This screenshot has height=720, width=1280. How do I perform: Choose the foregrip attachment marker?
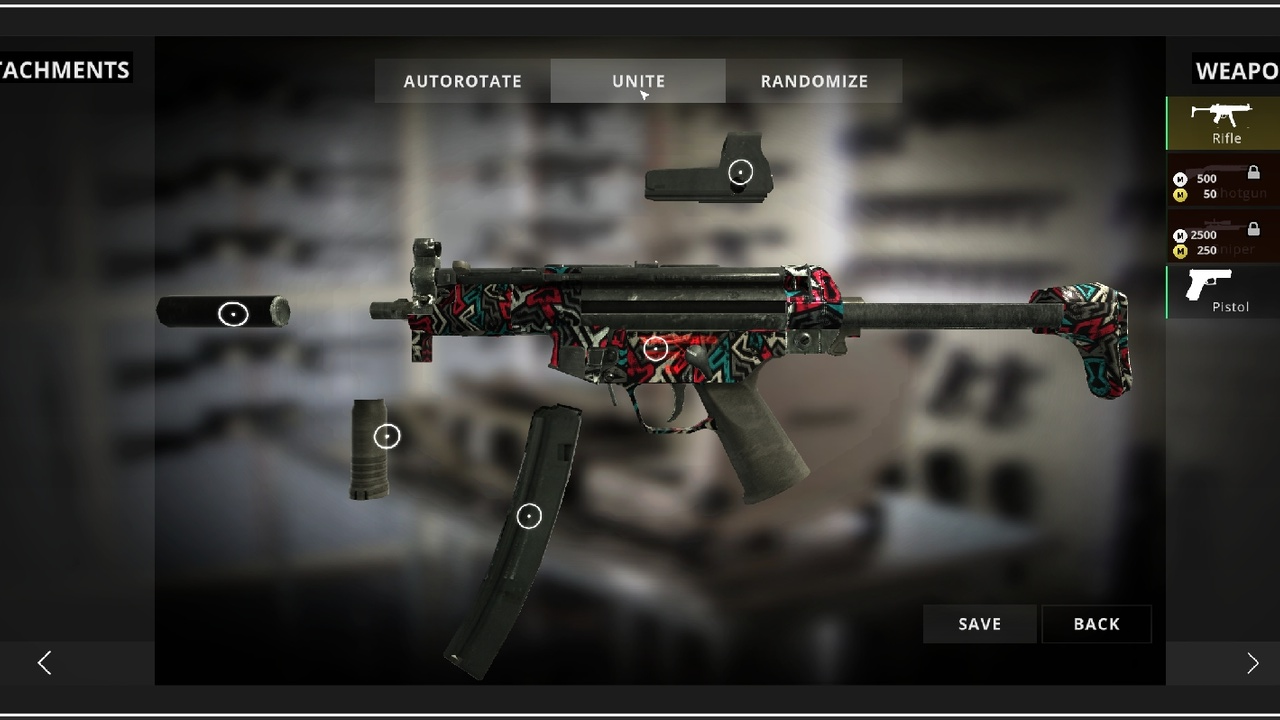click(387, 436)
